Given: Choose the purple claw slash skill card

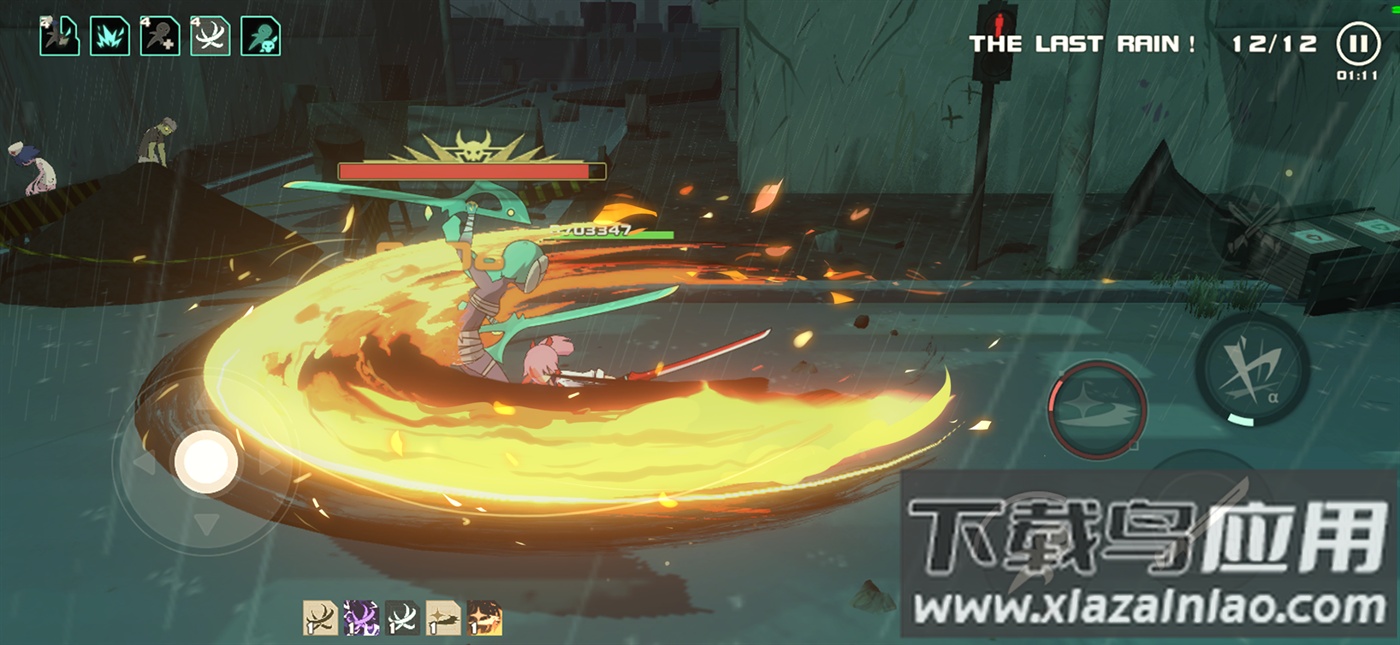Looking at the screenshot, I should [361, 618].
